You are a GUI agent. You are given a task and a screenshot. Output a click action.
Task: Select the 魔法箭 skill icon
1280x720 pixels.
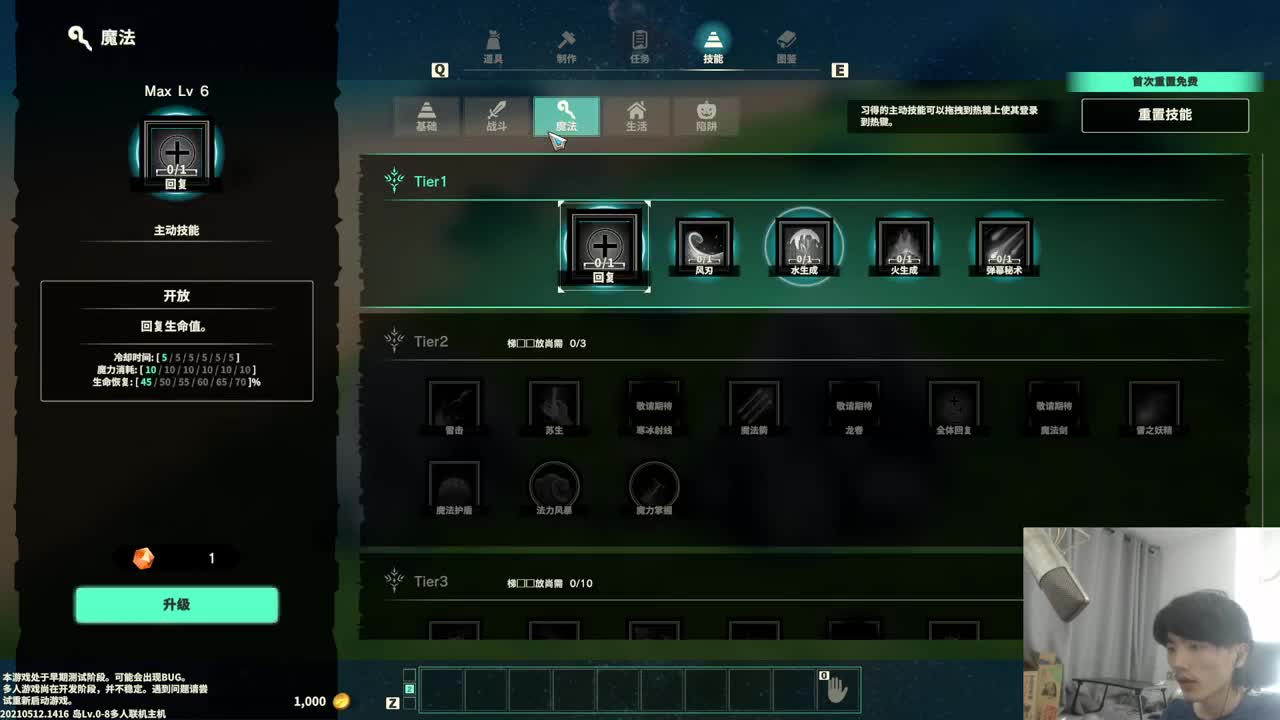[755, 403]
